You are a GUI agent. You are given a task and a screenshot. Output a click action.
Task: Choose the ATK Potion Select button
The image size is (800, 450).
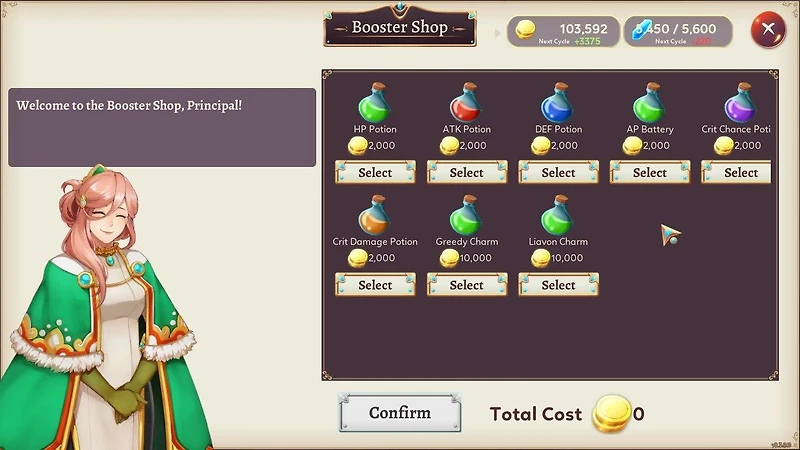pos(467,173)
